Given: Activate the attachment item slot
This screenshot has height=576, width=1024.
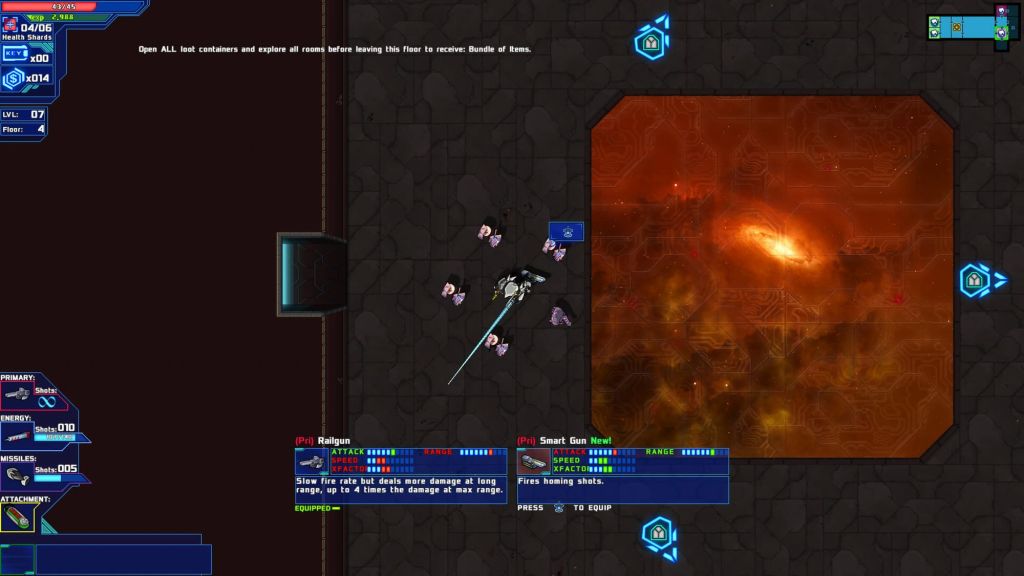Looking at the screenshot, I should [17, 516].
